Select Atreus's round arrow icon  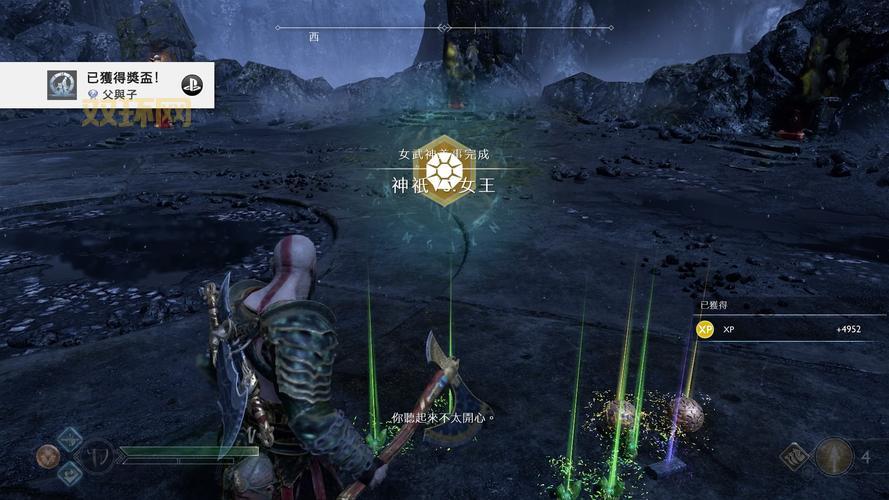coord(835,457)
